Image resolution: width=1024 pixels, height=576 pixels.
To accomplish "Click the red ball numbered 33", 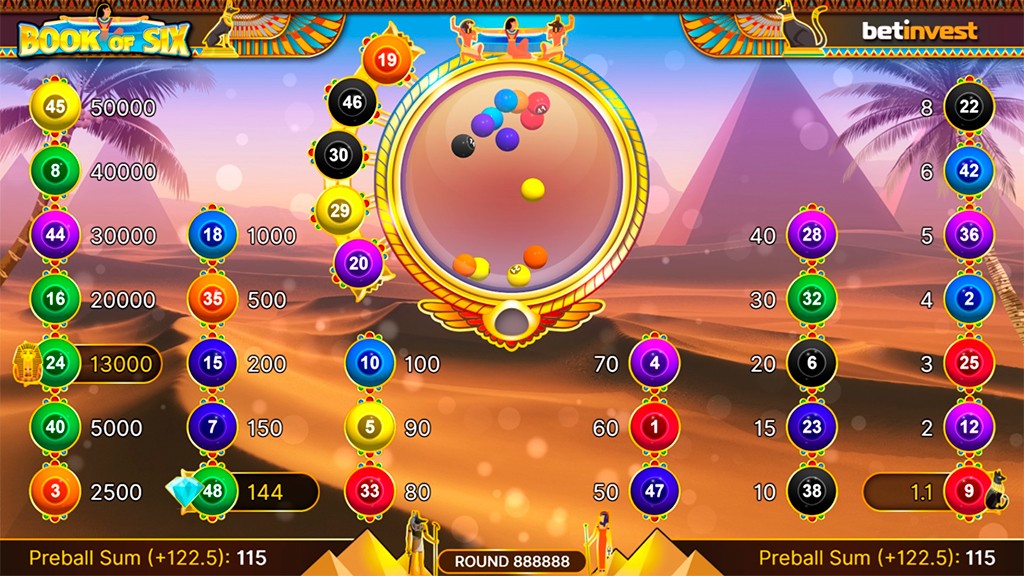I will click(x=370, y=492).
